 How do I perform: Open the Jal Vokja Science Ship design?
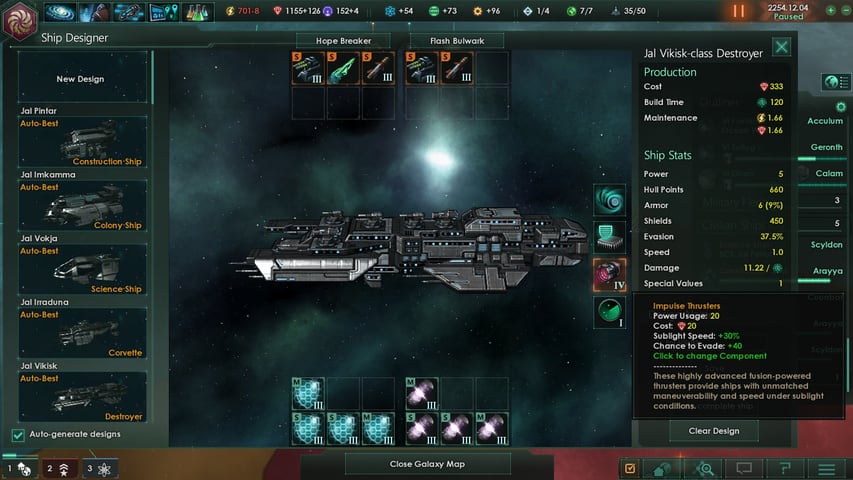(82, 268)
